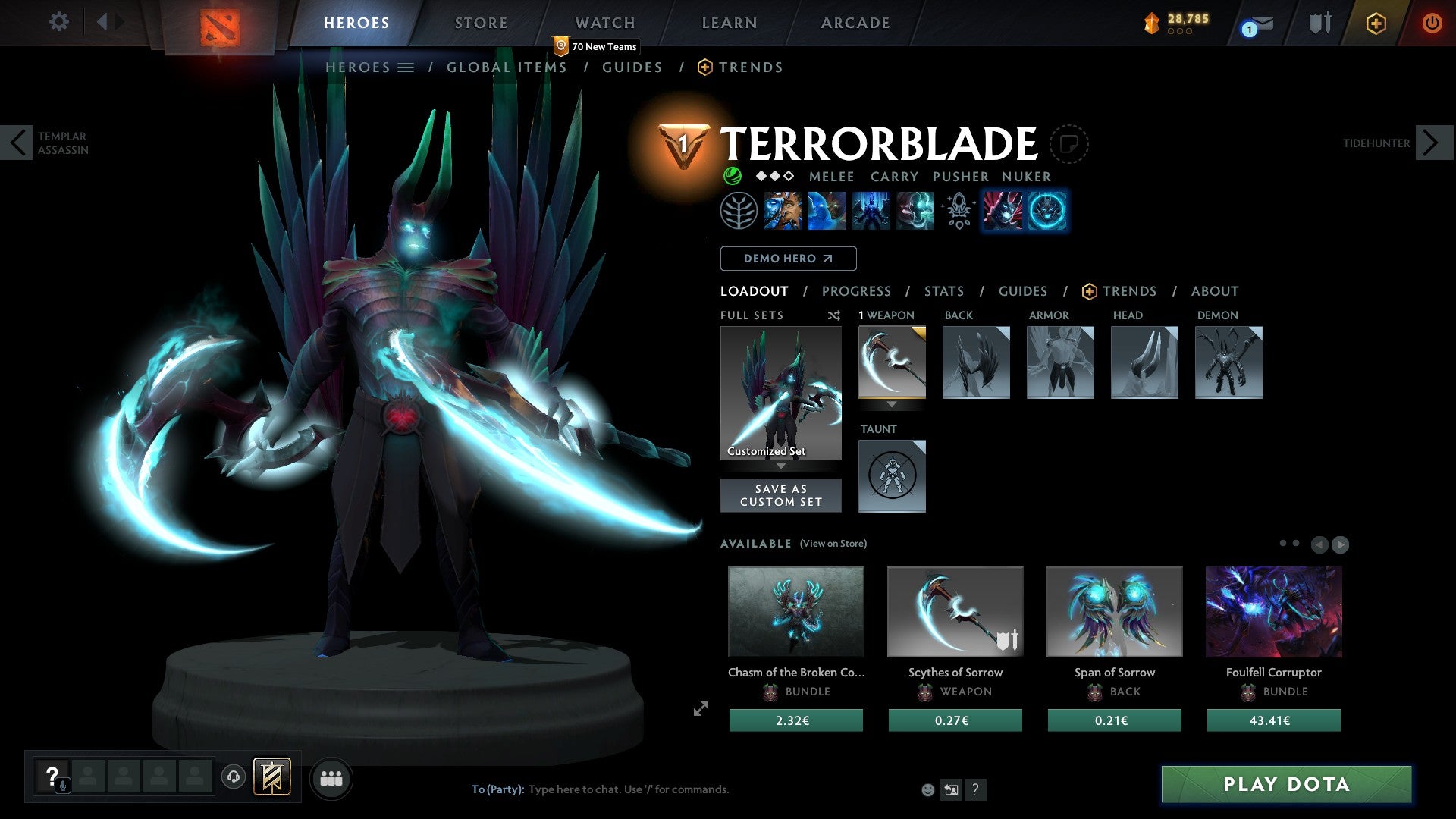Image resolution: width=1456 pixels, height=819 pixels.
Task: Click the headset voice chat icon
Action: [x=233, y=777]
